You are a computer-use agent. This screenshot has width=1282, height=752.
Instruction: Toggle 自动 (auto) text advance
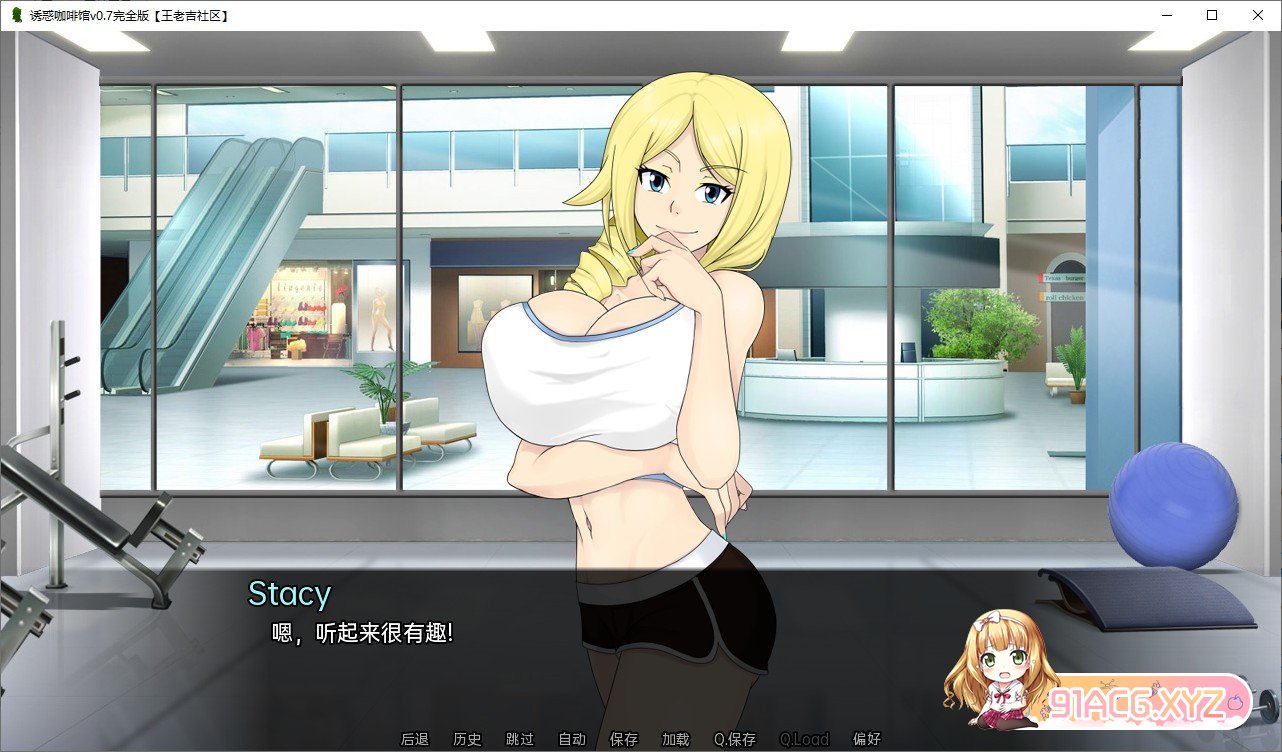click(572, 739)
